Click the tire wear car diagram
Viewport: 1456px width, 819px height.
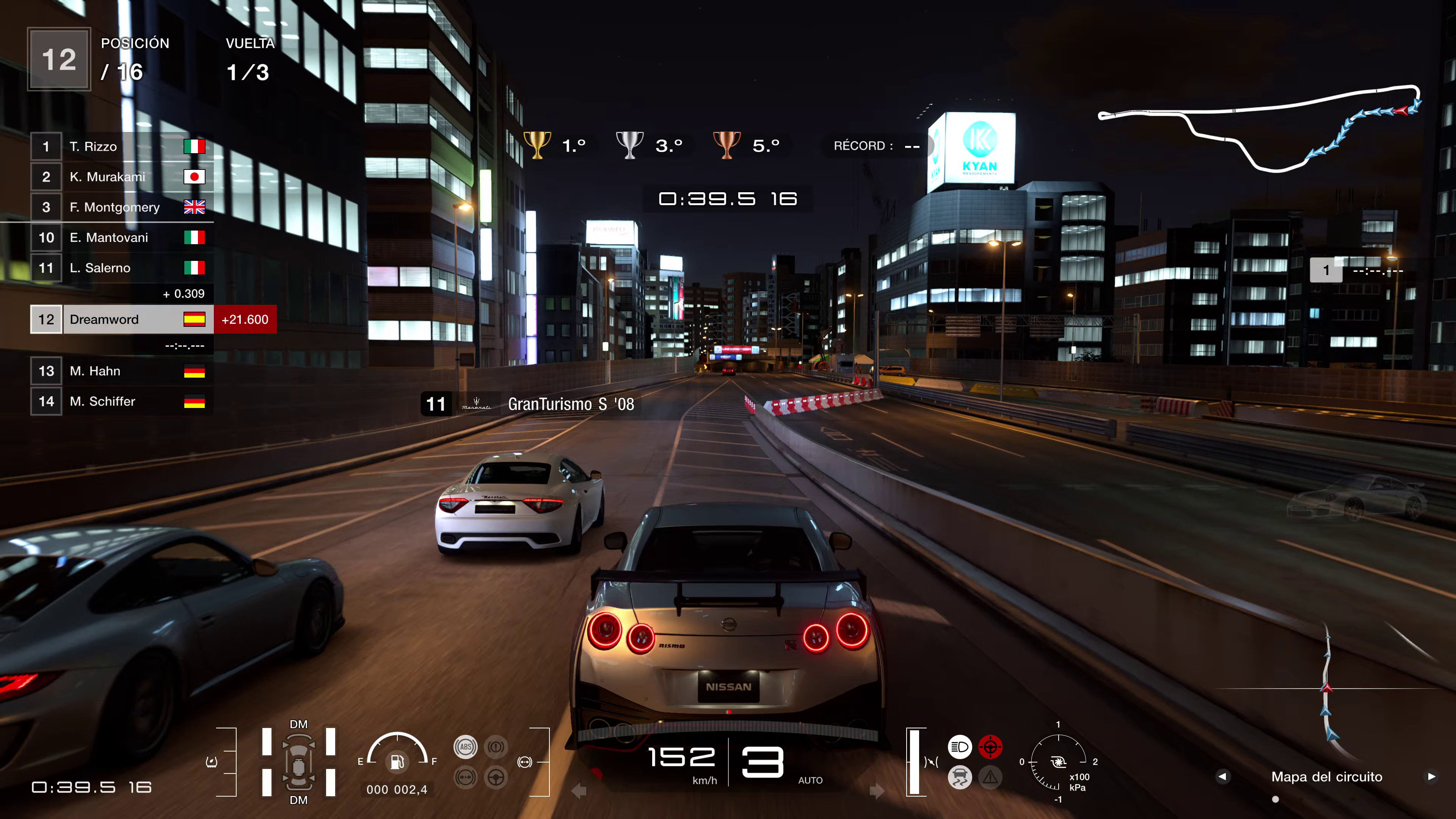(x=298, y=762)
